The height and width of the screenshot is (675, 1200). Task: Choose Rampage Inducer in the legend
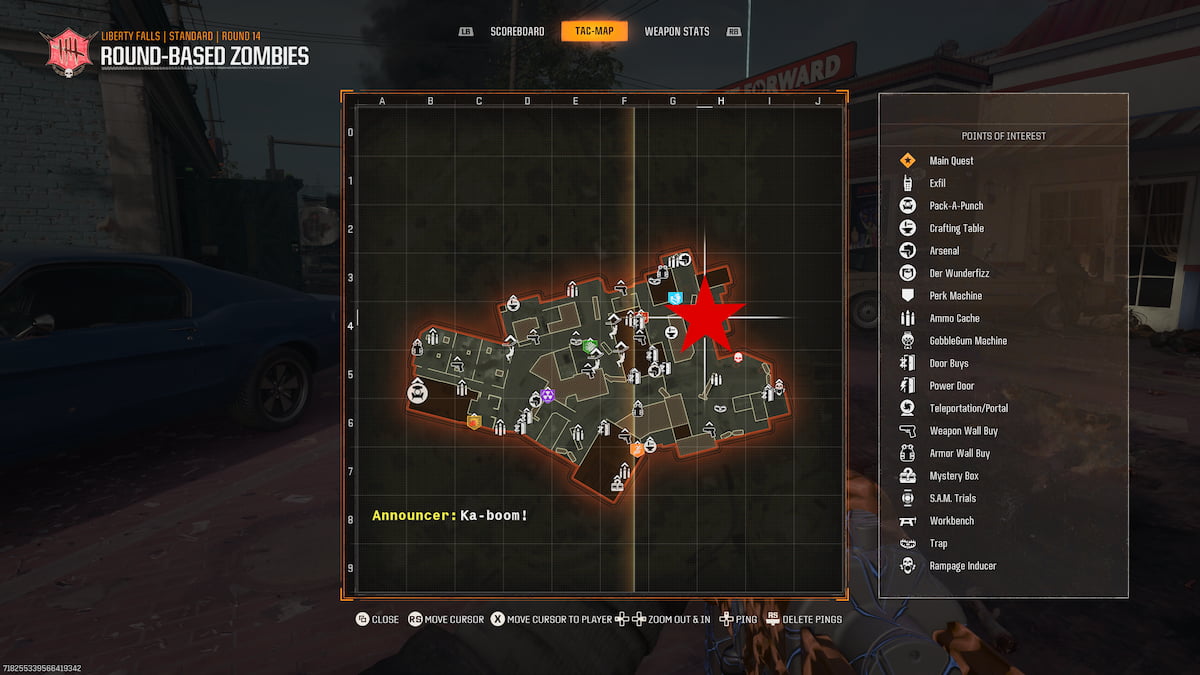962,566
